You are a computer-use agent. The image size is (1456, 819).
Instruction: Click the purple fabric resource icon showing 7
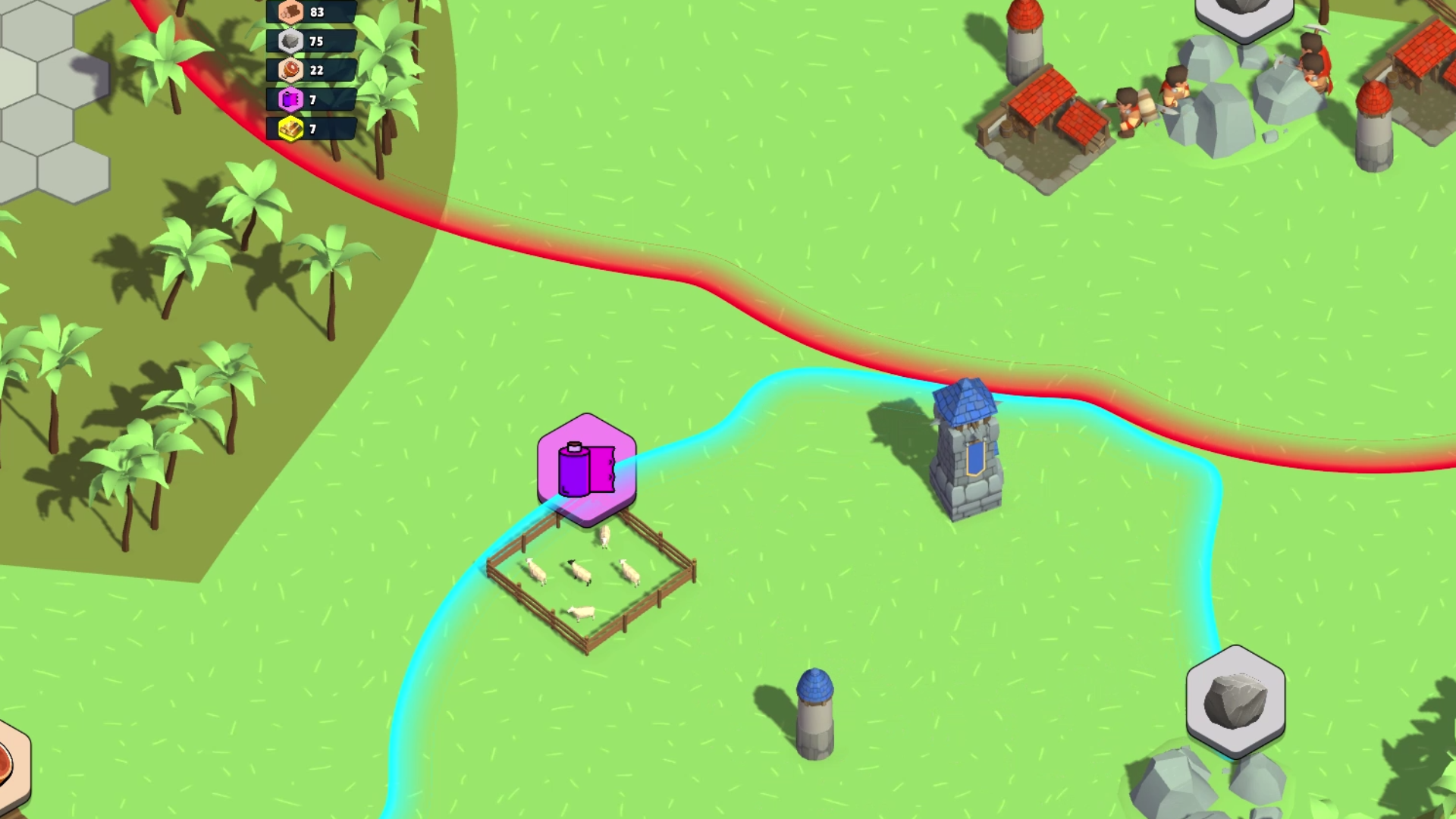point(290,99)
